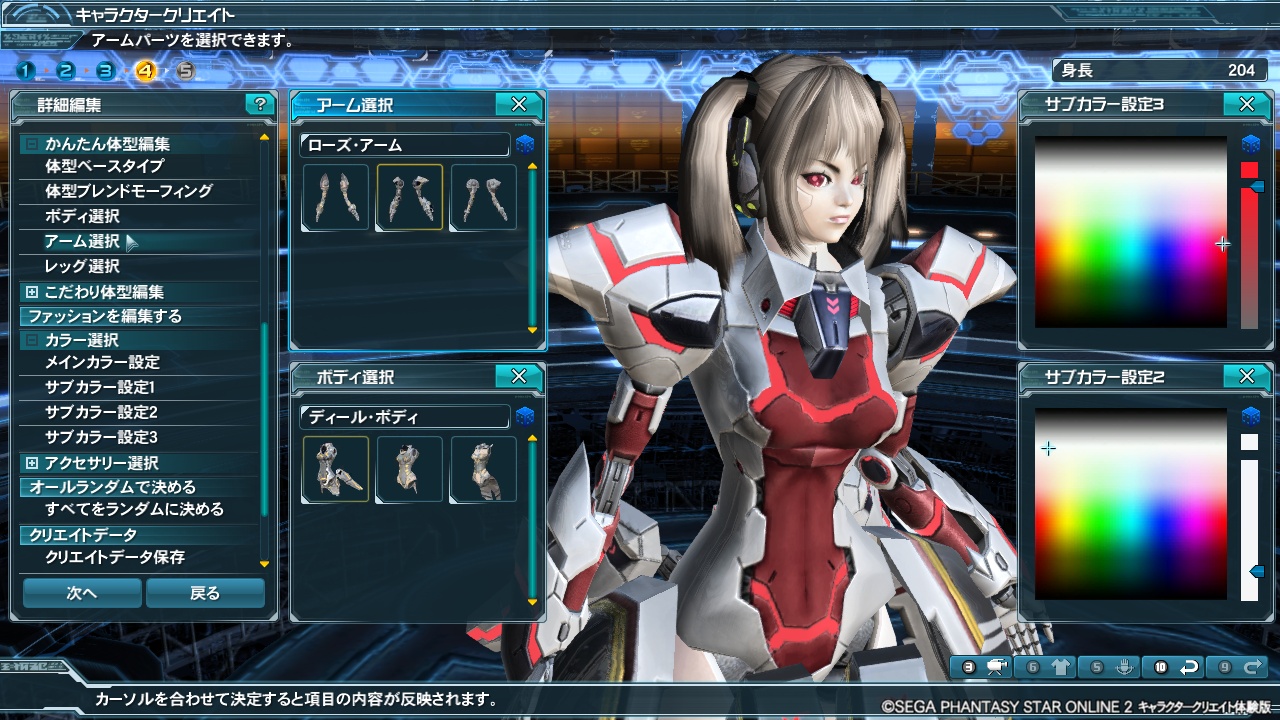Go to creation step 5
Image resolution: width=1280 pixels, height=720 pixels.
tap(185, 70)
